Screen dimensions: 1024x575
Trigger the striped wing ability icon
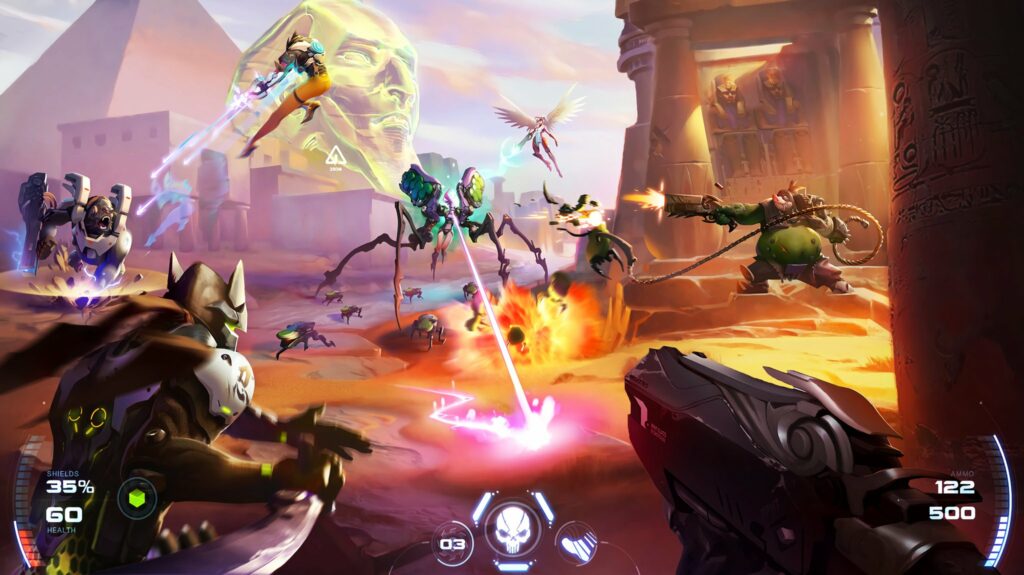click(576, 544)
